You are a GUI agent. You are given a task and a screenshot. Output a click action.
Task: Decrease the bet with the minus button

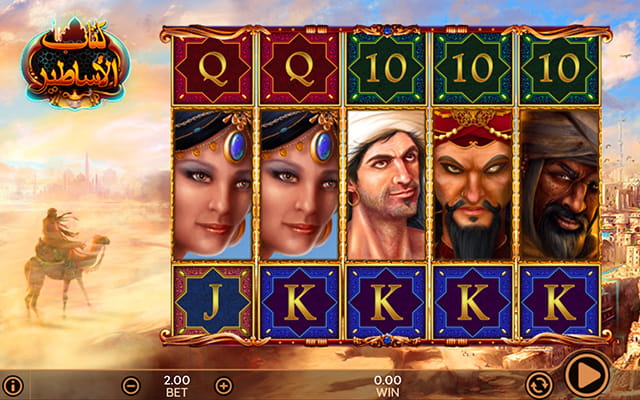[131, 385]
